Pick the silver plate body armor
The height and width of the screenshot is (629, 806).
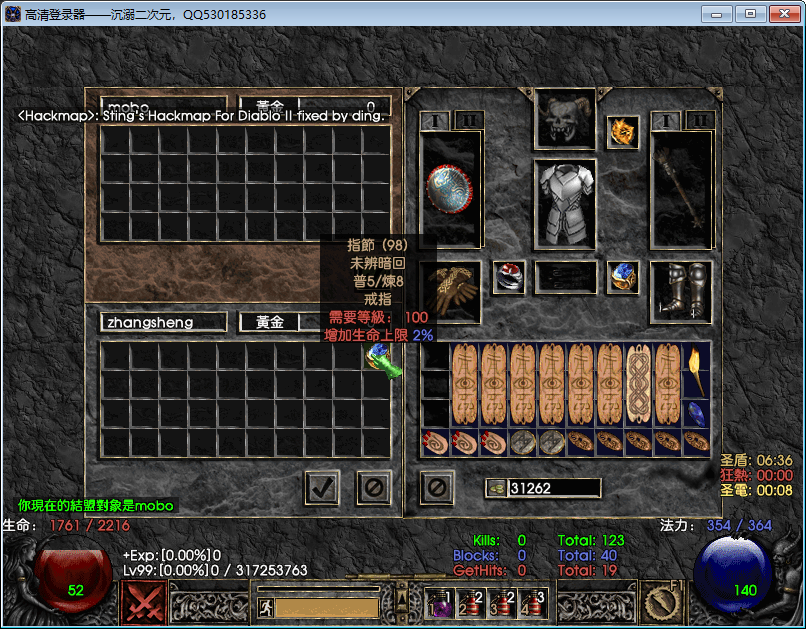click(x=565, y=205)
